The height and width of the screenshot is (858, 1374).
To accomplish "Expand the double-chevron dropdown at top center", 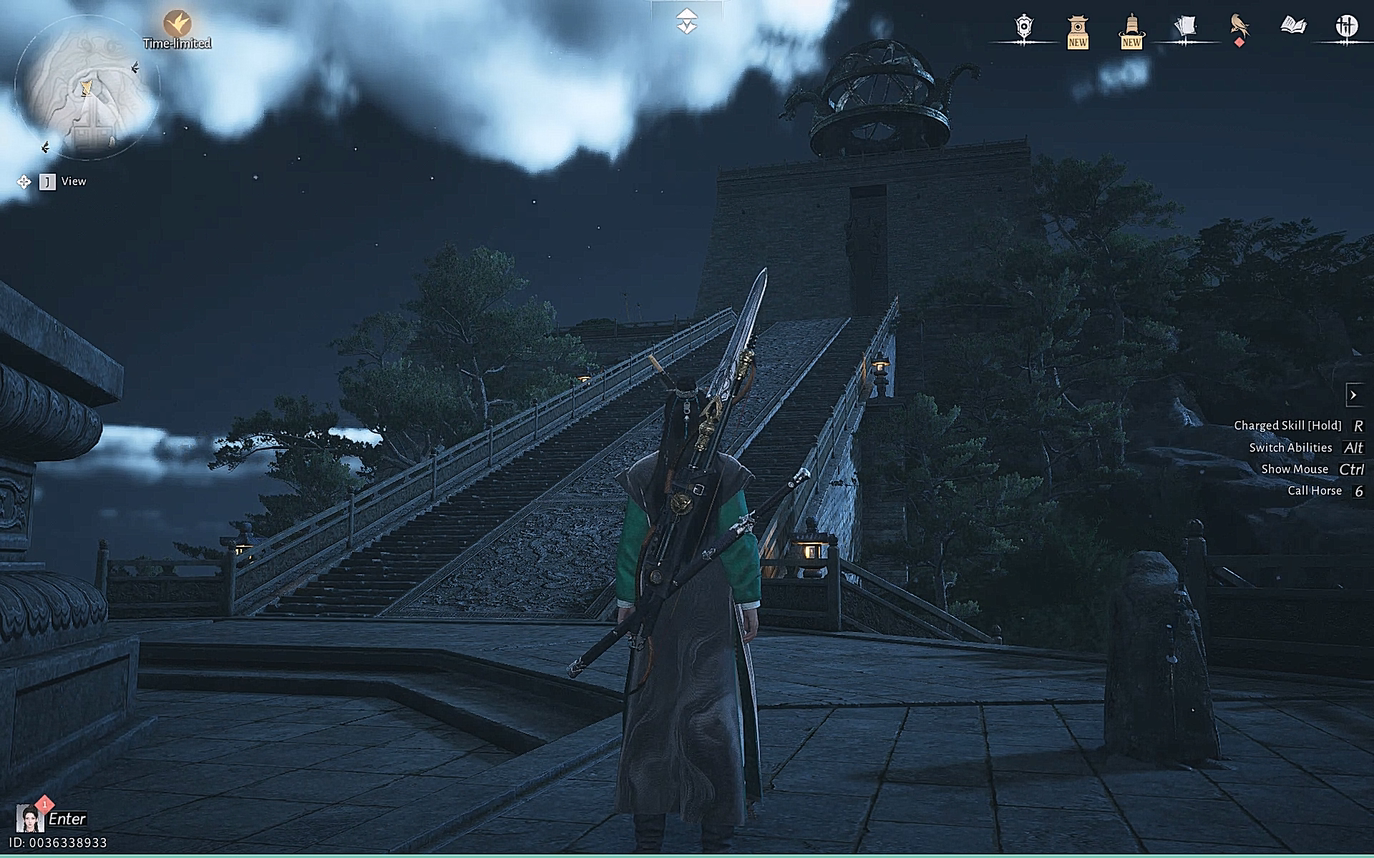I will (686, 21).
